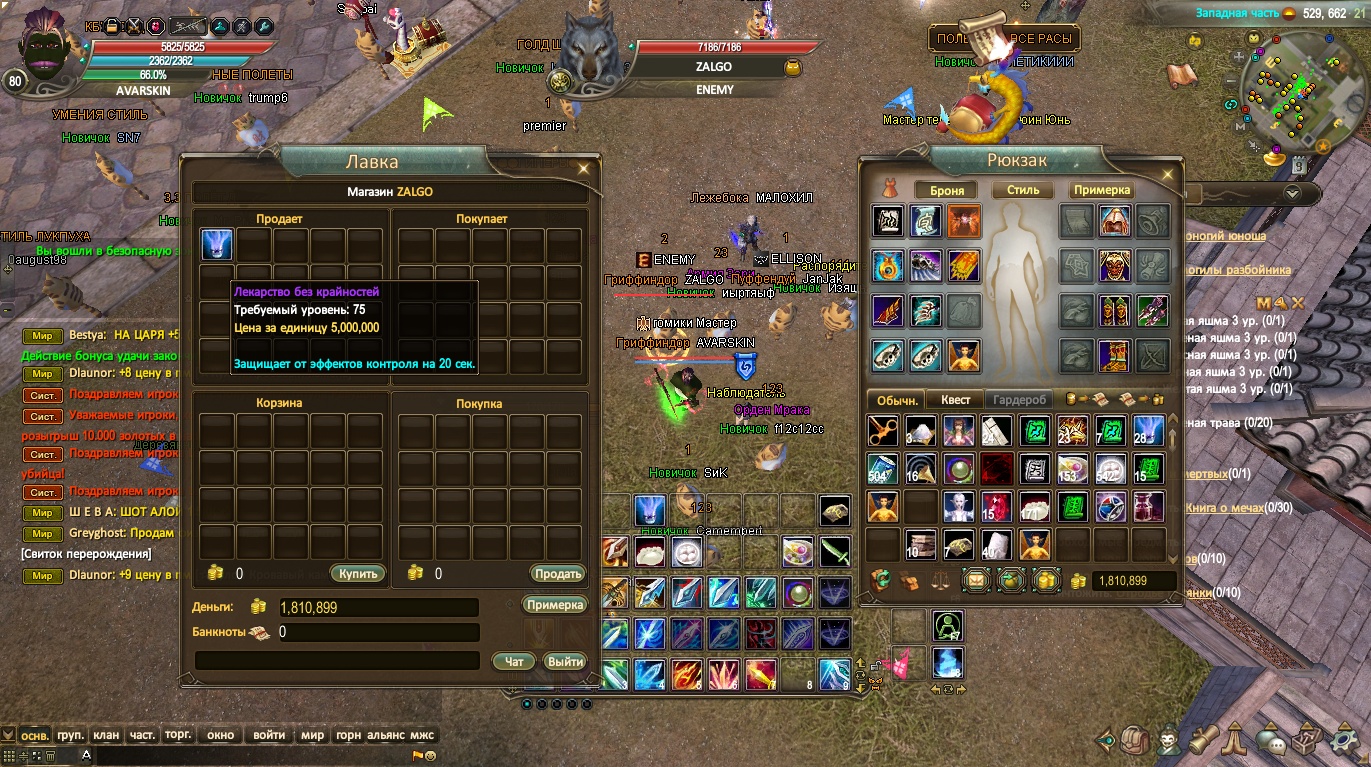Select the red-faced mask equipment slot
Viewport: 1371px width, 767px height.
(x=1115, y=265)
